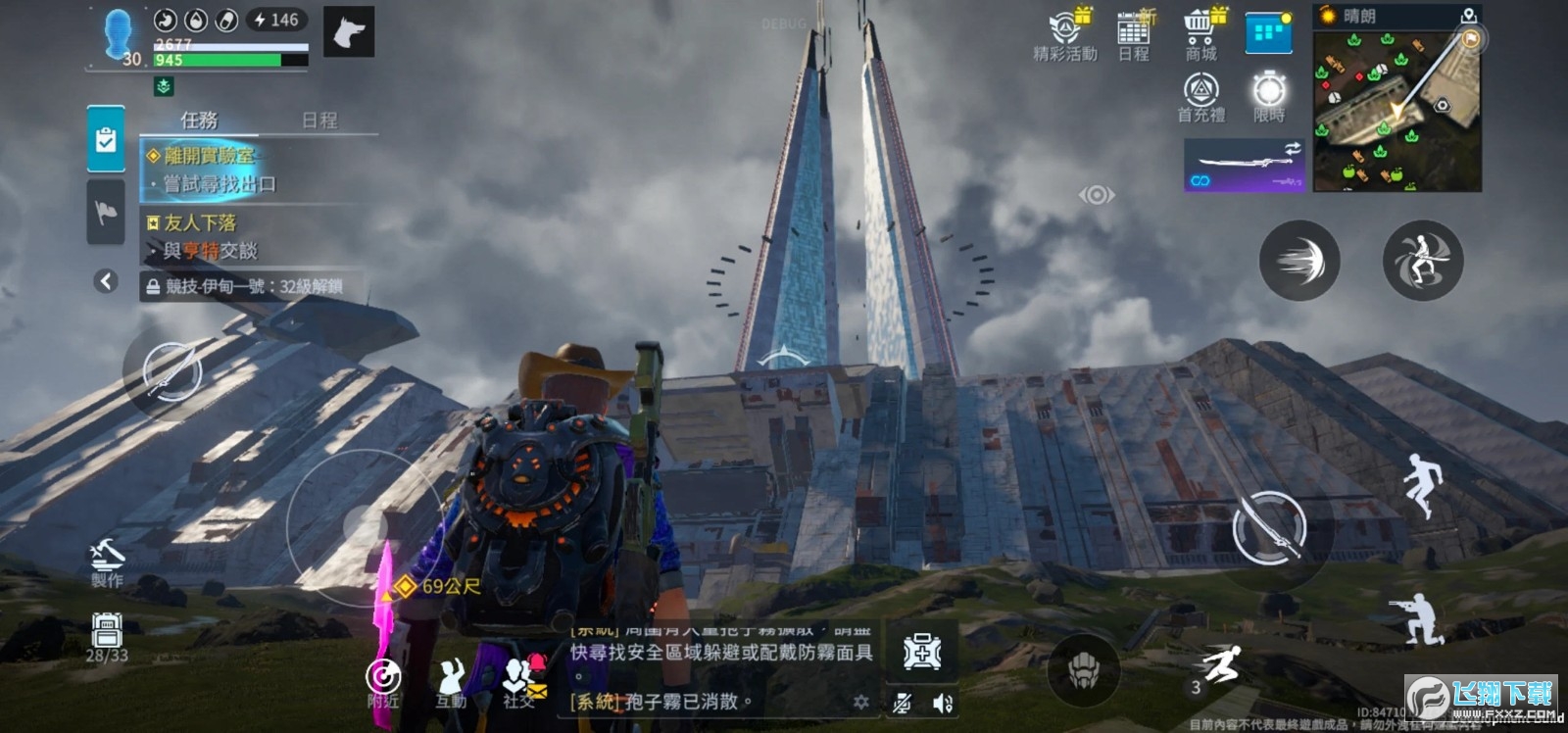Activate the dash skill button
Image resolution: width=1568 pixels, height=733 pixels.
point(1298,261)
